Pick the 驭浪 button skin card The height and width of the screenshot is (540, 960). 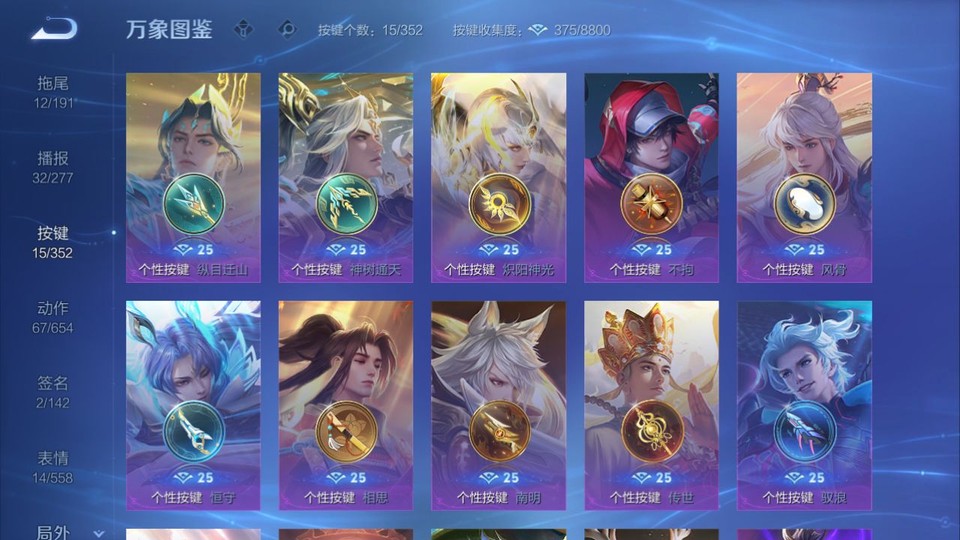coord(804,405)
